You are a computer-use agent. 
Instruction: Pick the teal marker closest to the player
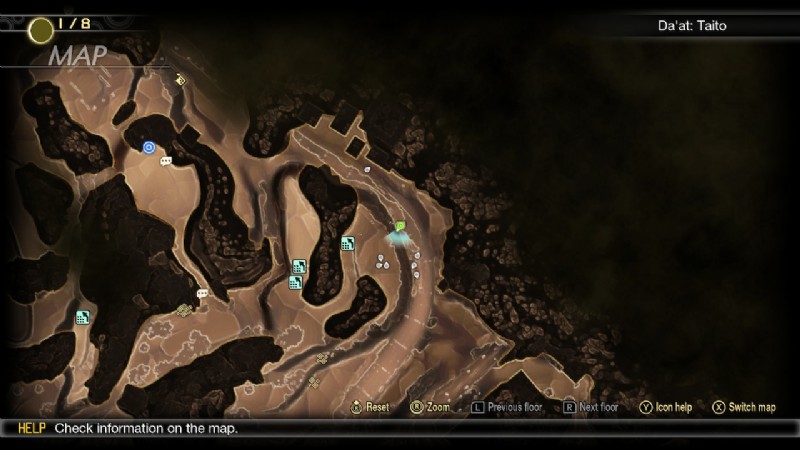[x=347, y=243]
